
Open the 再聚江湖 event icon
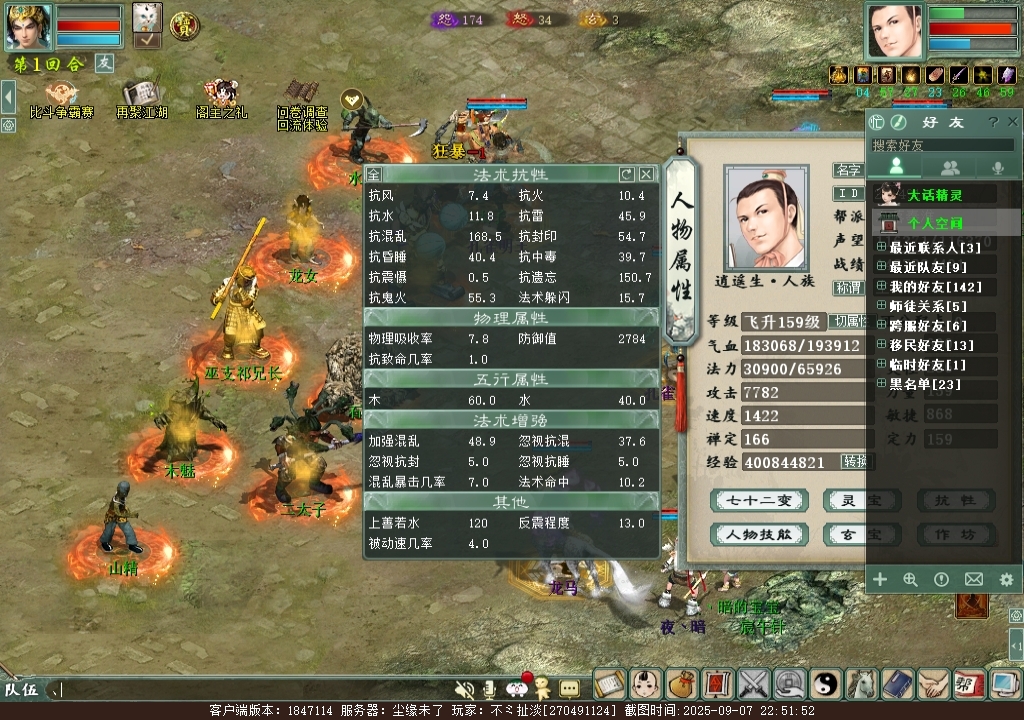141,99
